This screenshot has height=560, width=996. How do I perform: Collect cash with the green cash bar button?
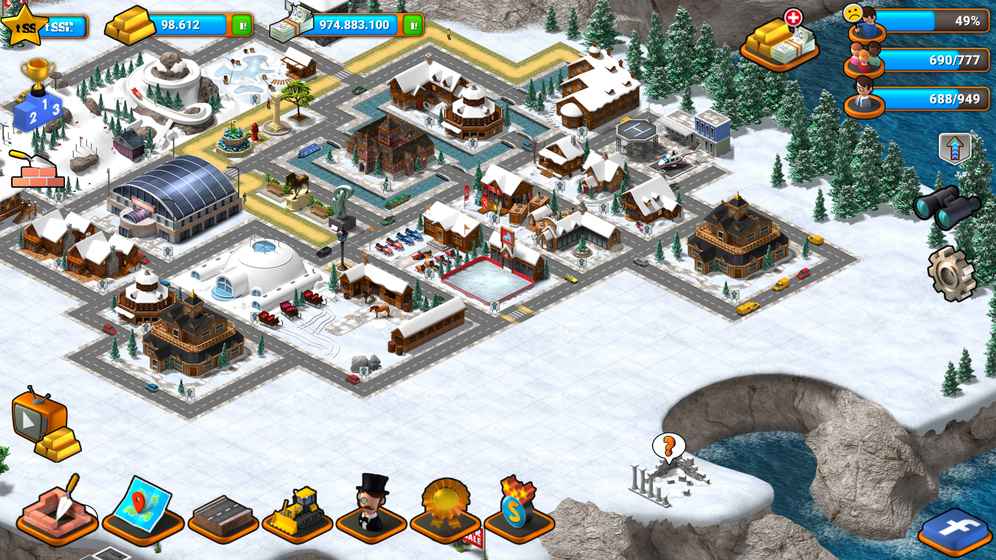413,25
